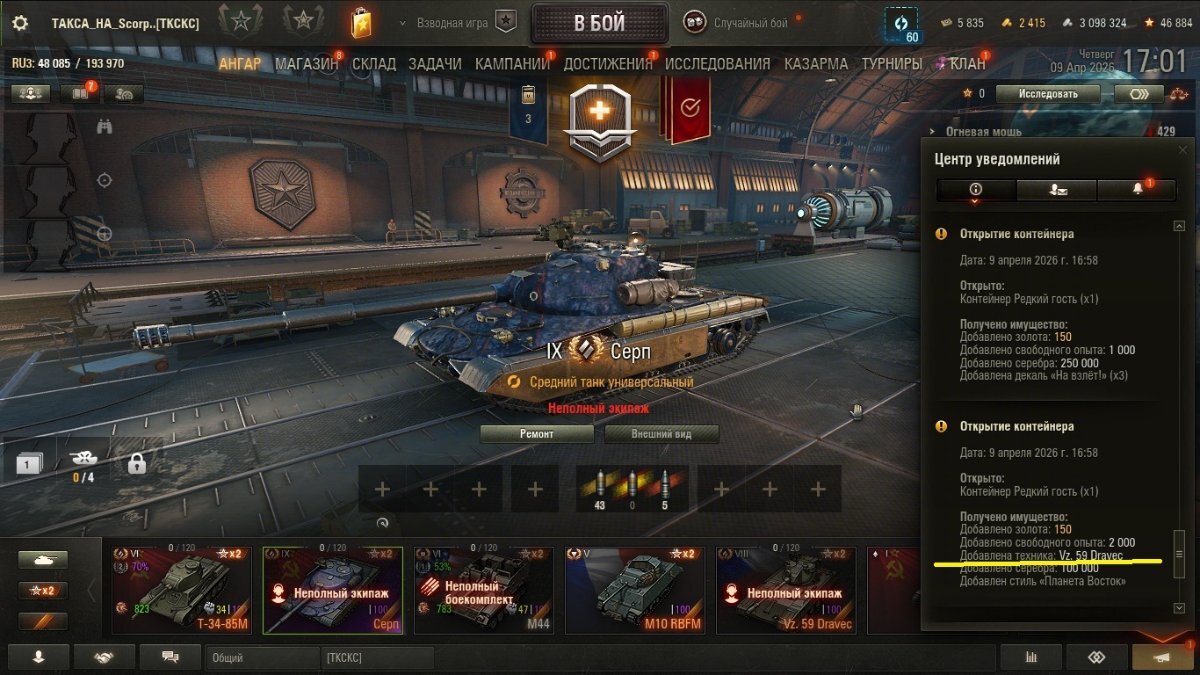Click the Ремонт repair button

(536, 434)
